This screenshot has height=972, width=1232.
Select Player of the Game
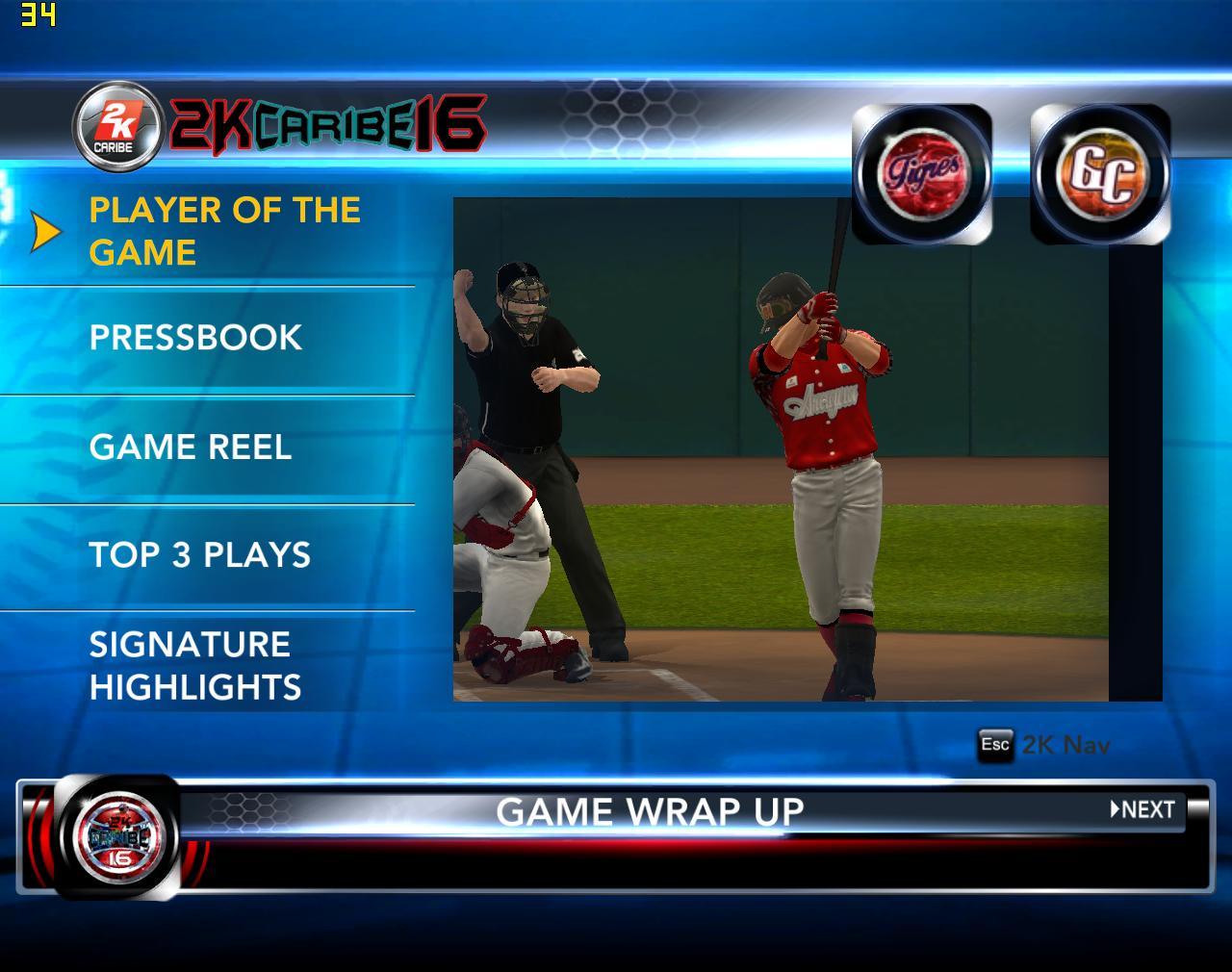(224, 231)
